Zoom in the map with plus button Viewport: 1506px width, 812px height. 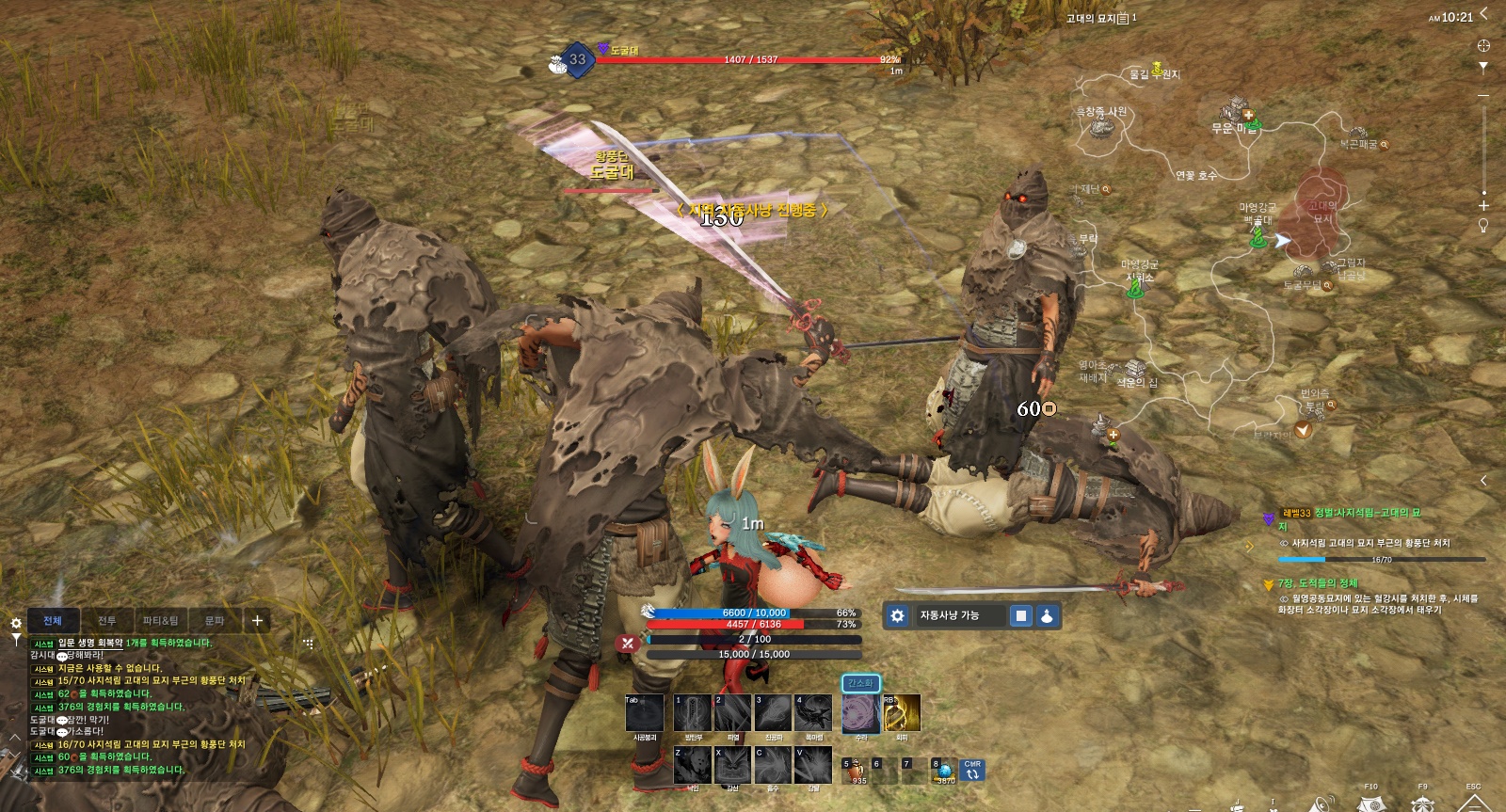(1483, 205)
